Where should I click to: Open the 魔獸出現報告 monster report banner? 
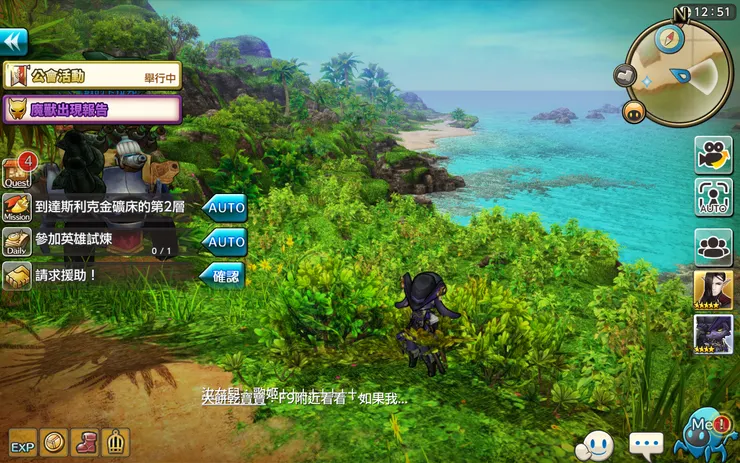click(92, 109)
